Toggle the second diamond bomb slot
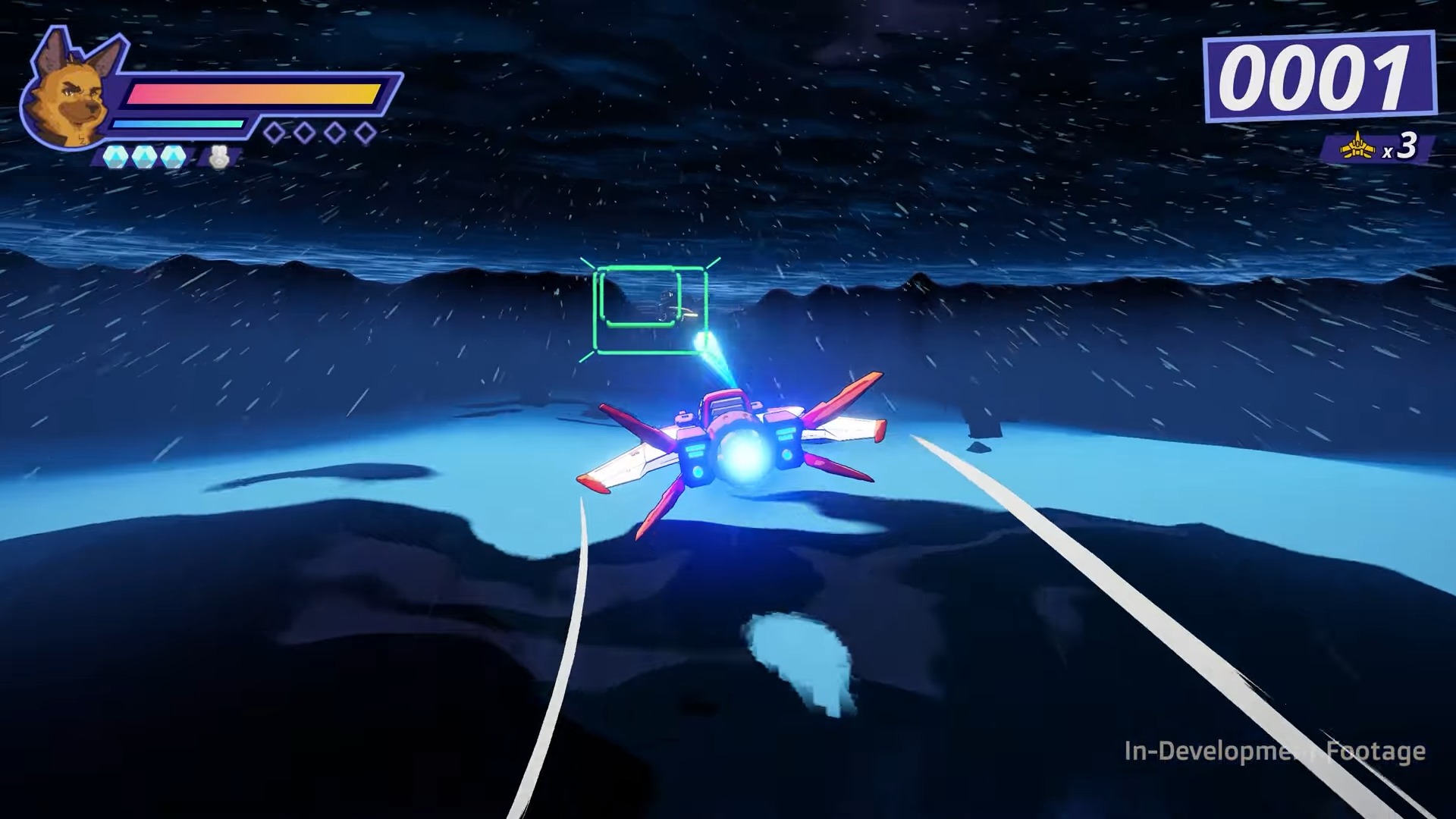The height and width of the screenshot is (819, 1456). click(303, 131)
